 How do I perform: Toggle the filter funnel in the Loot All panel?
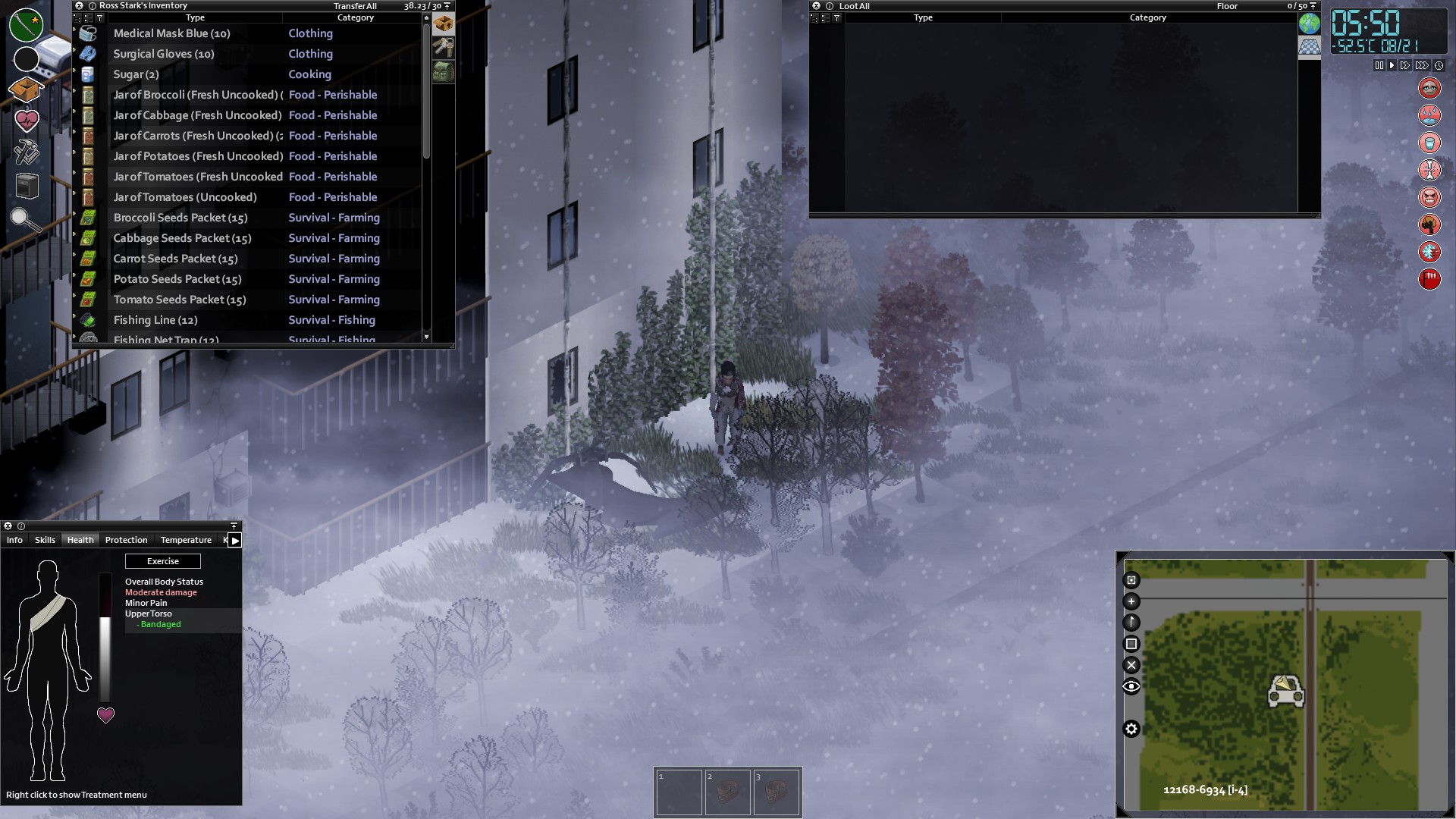(x=837, y=17)
